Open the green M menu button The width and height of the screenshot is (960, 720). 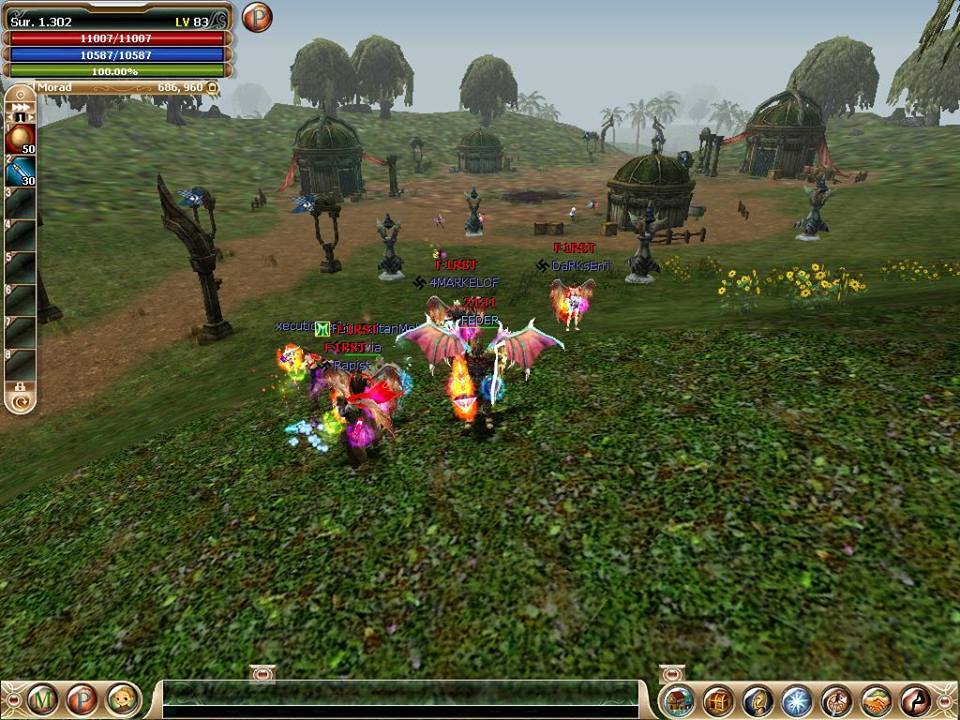(42, 699)
